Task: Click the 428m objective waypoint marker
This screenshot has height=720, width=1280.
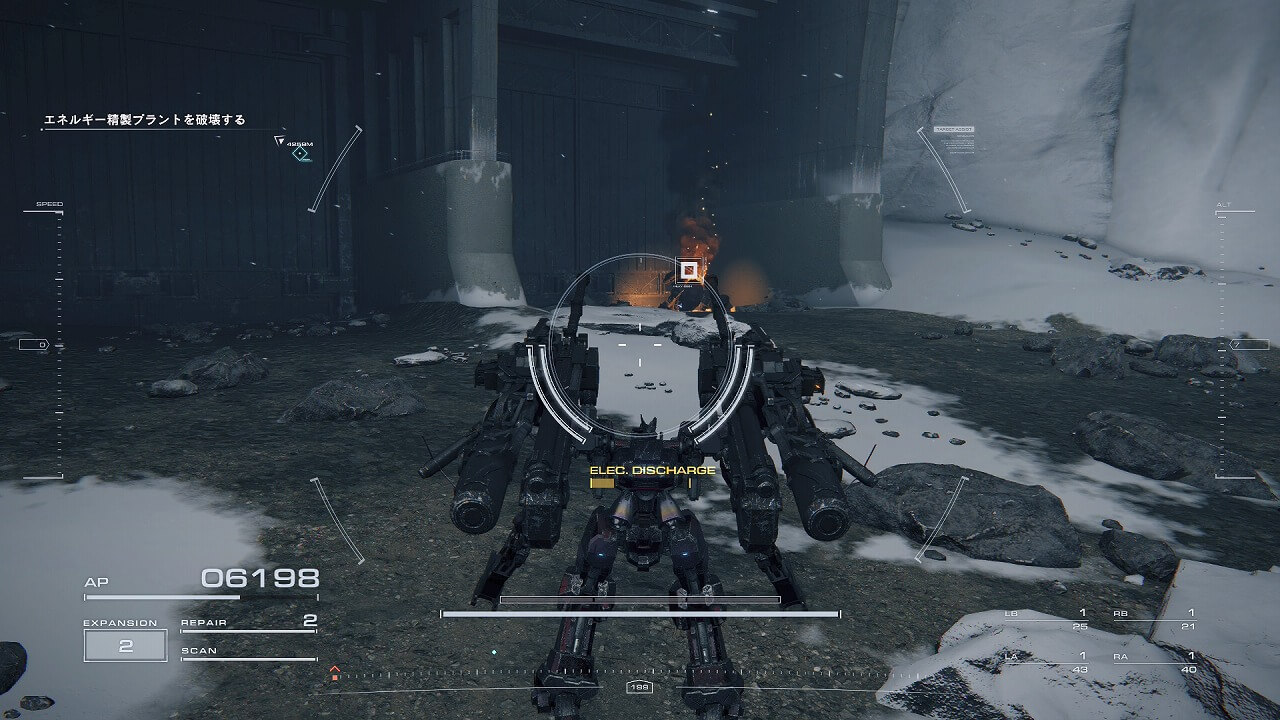Action: [299, 152]
